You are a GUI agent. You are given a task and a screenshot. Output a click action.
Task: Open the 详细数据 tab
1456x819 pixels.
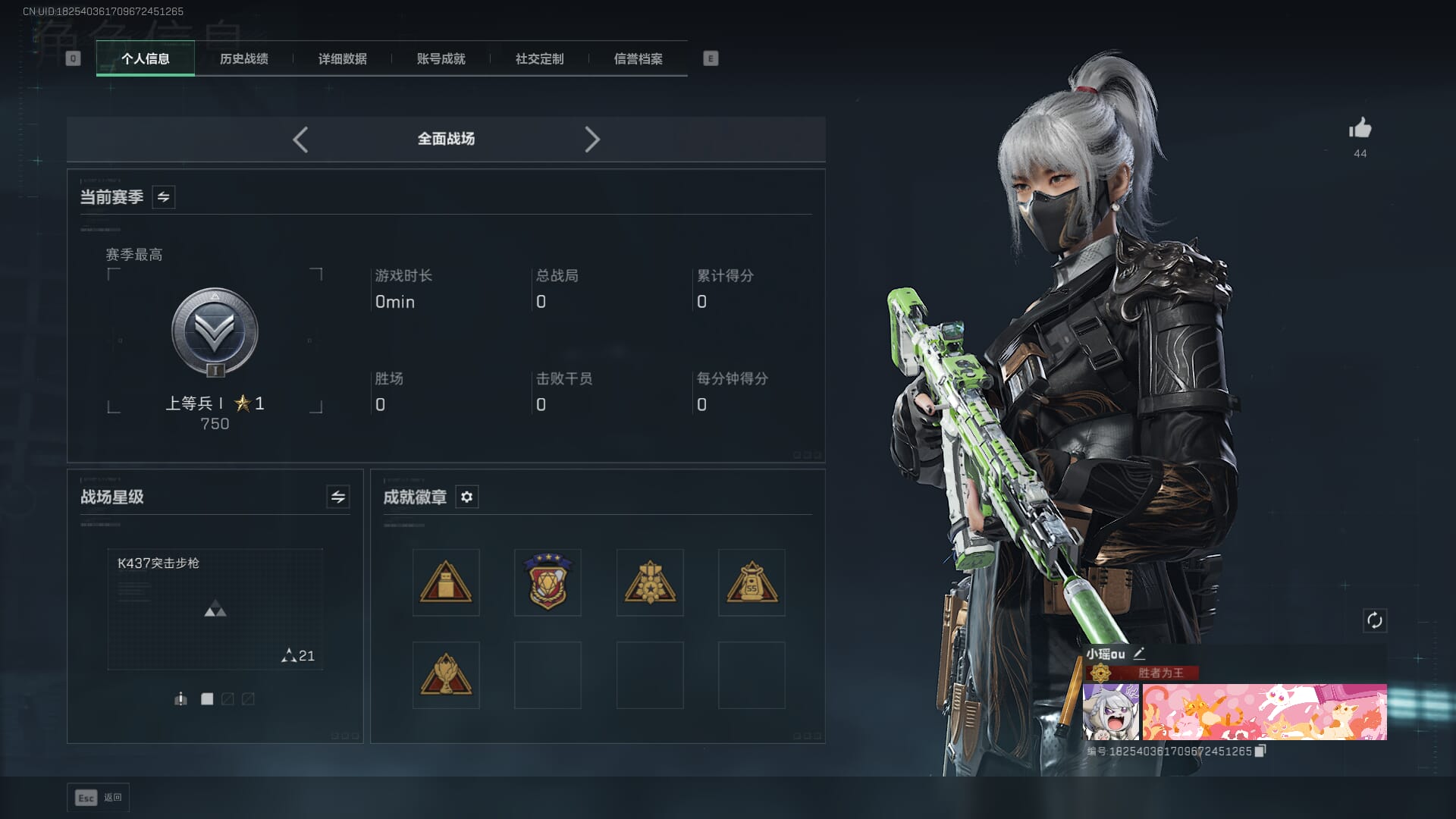pyautogui.click(x=342, y=58)
